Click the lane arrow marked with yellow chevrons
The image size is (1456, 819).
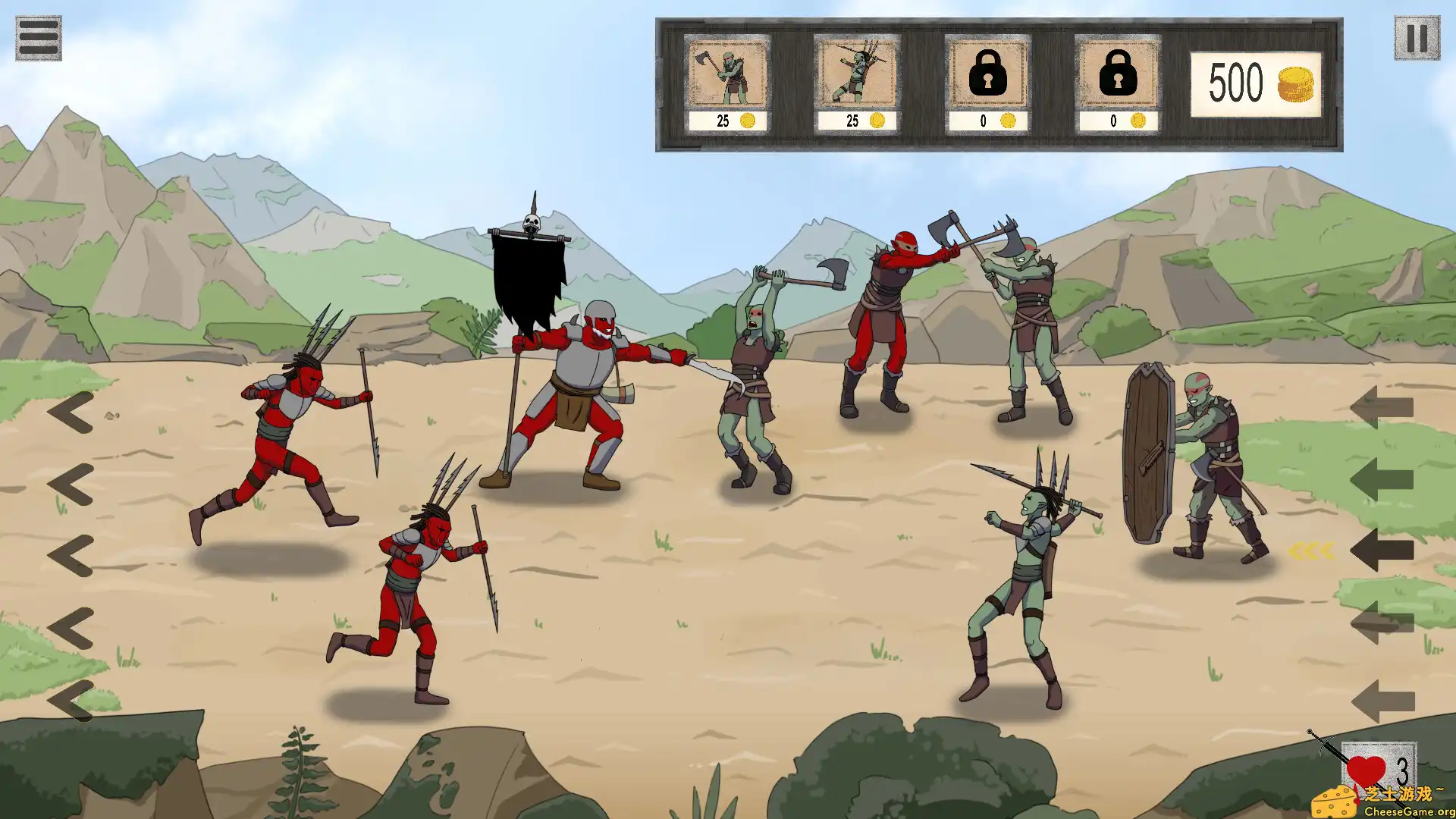pos(1382,551)
